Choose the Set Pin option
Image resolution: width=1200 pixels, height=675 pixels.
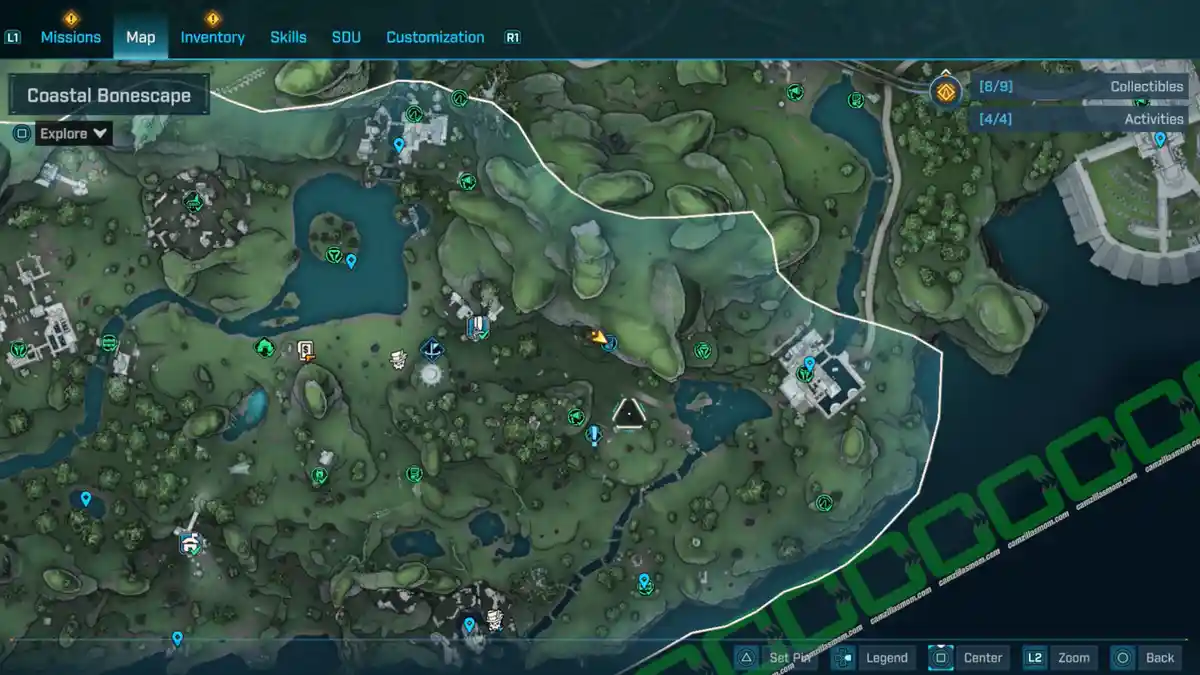click(776, 657)
